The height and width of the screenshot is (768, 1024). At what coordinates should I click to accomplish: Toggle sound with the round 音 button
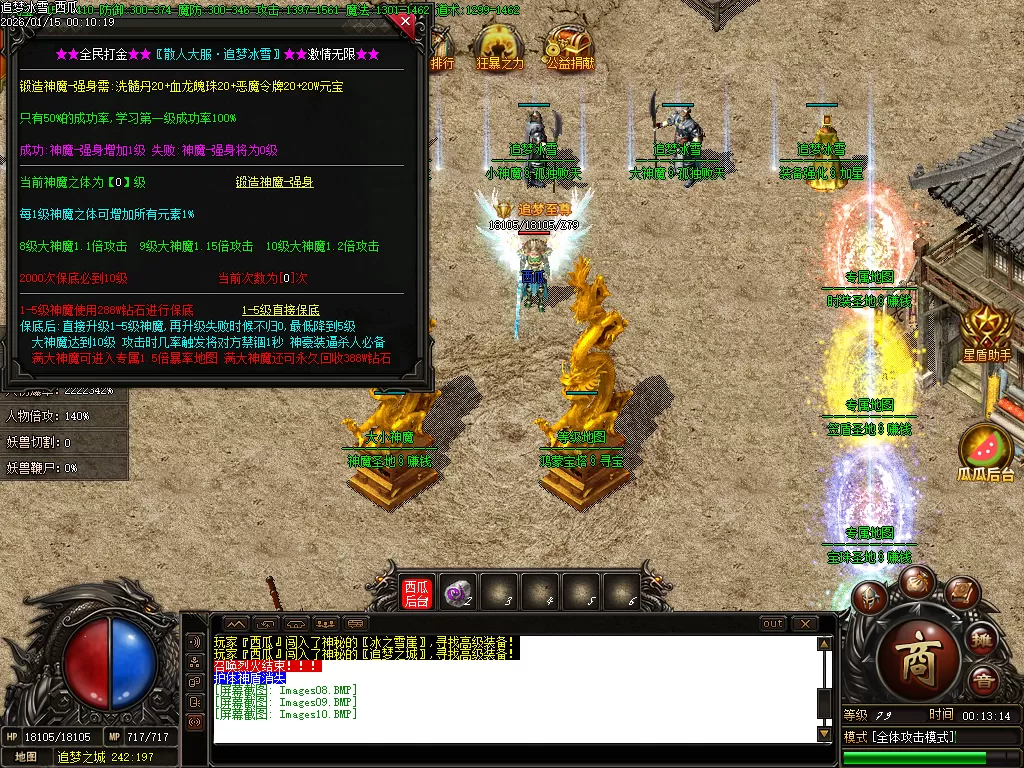click(983, 681)
